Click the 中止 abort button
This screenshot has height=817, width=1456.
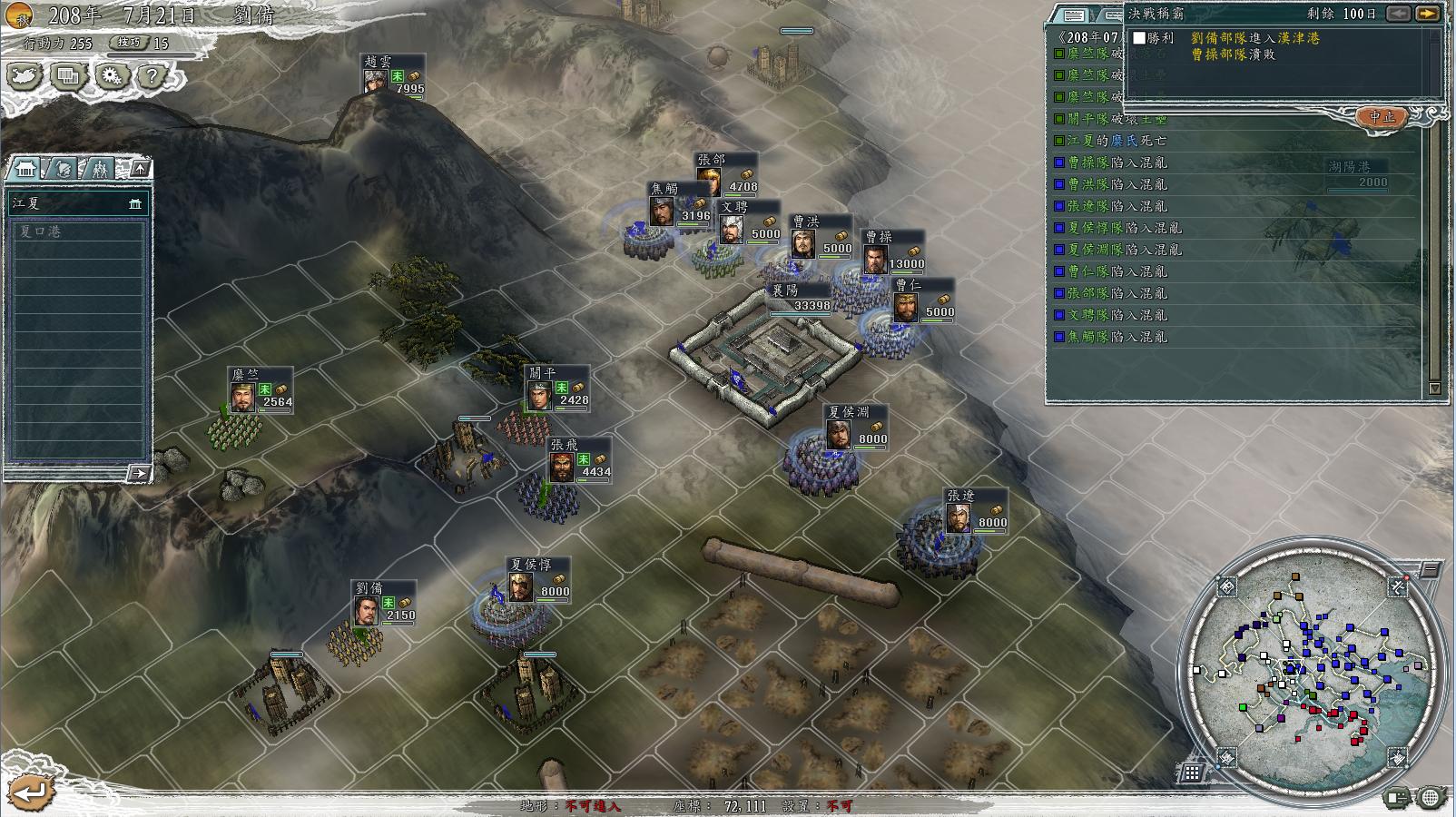1382,117
